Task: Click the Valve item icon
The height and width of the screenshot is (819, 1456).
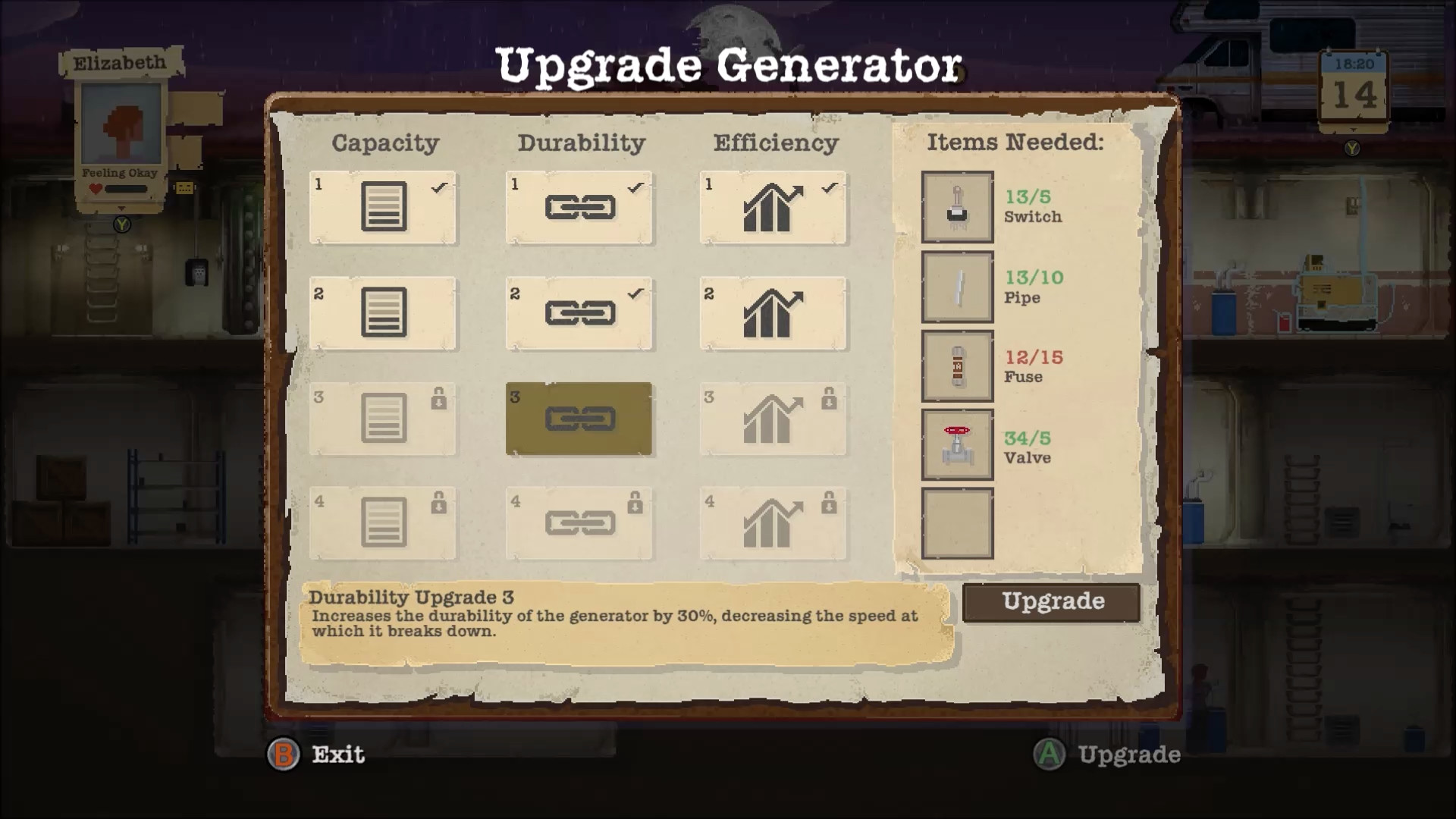Action: (x=957, y=446)
